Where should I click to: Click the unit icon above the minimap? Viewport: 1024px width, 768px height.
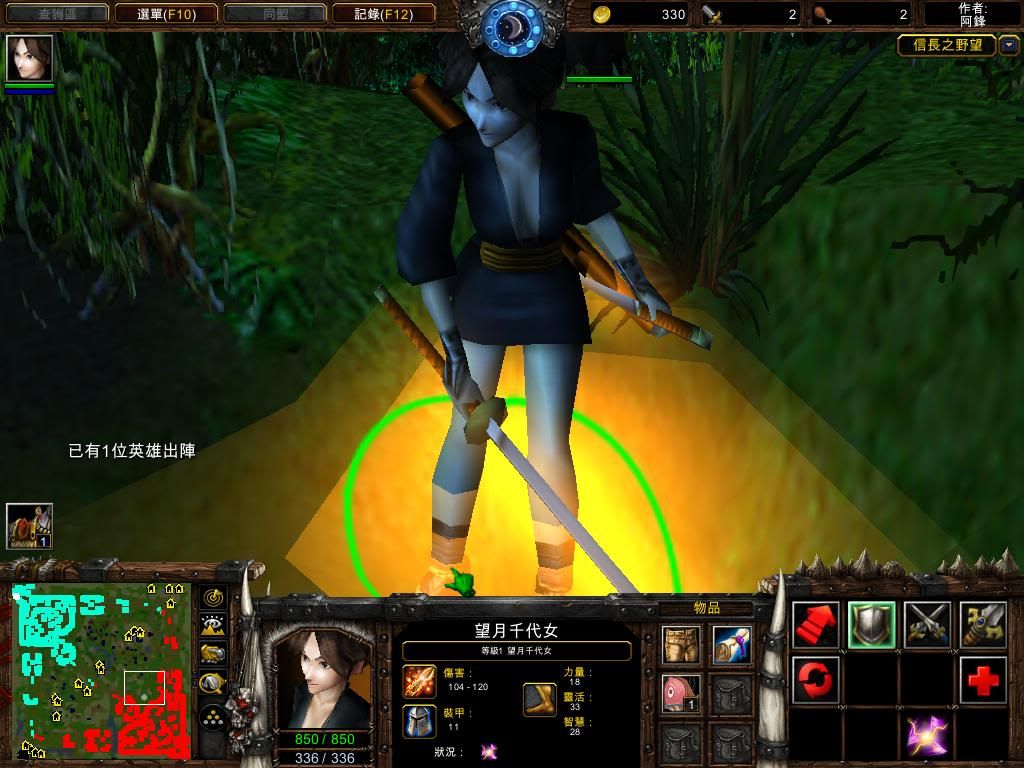coord(29,526)
